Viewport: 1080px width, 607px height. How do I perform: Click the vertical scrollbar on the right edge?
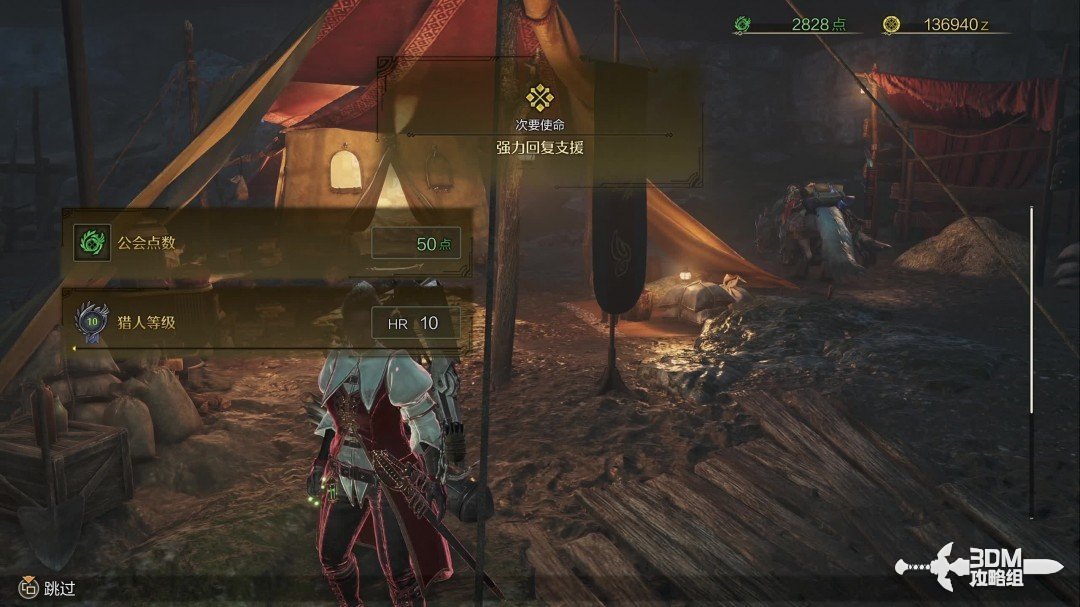point(1031,360)
